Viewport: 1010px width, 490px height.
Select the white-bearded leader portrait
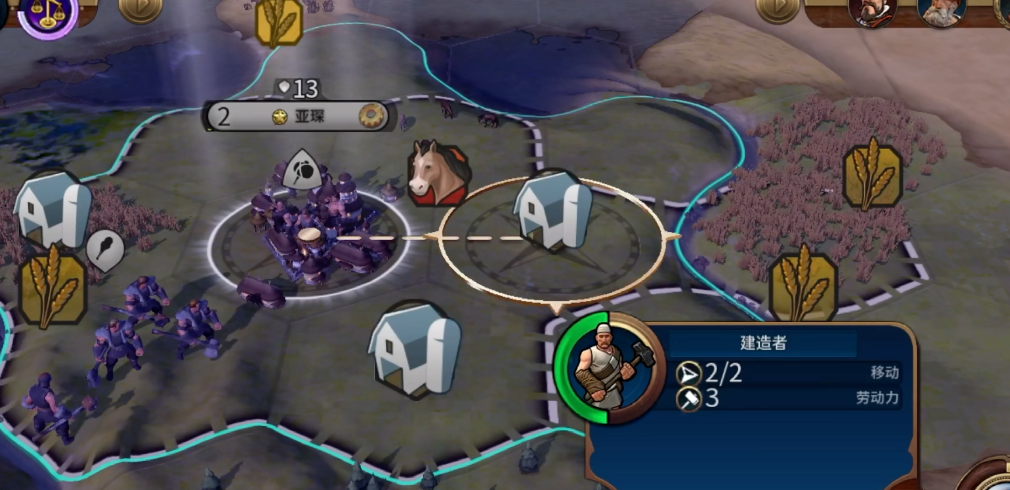tap(942, 10)
